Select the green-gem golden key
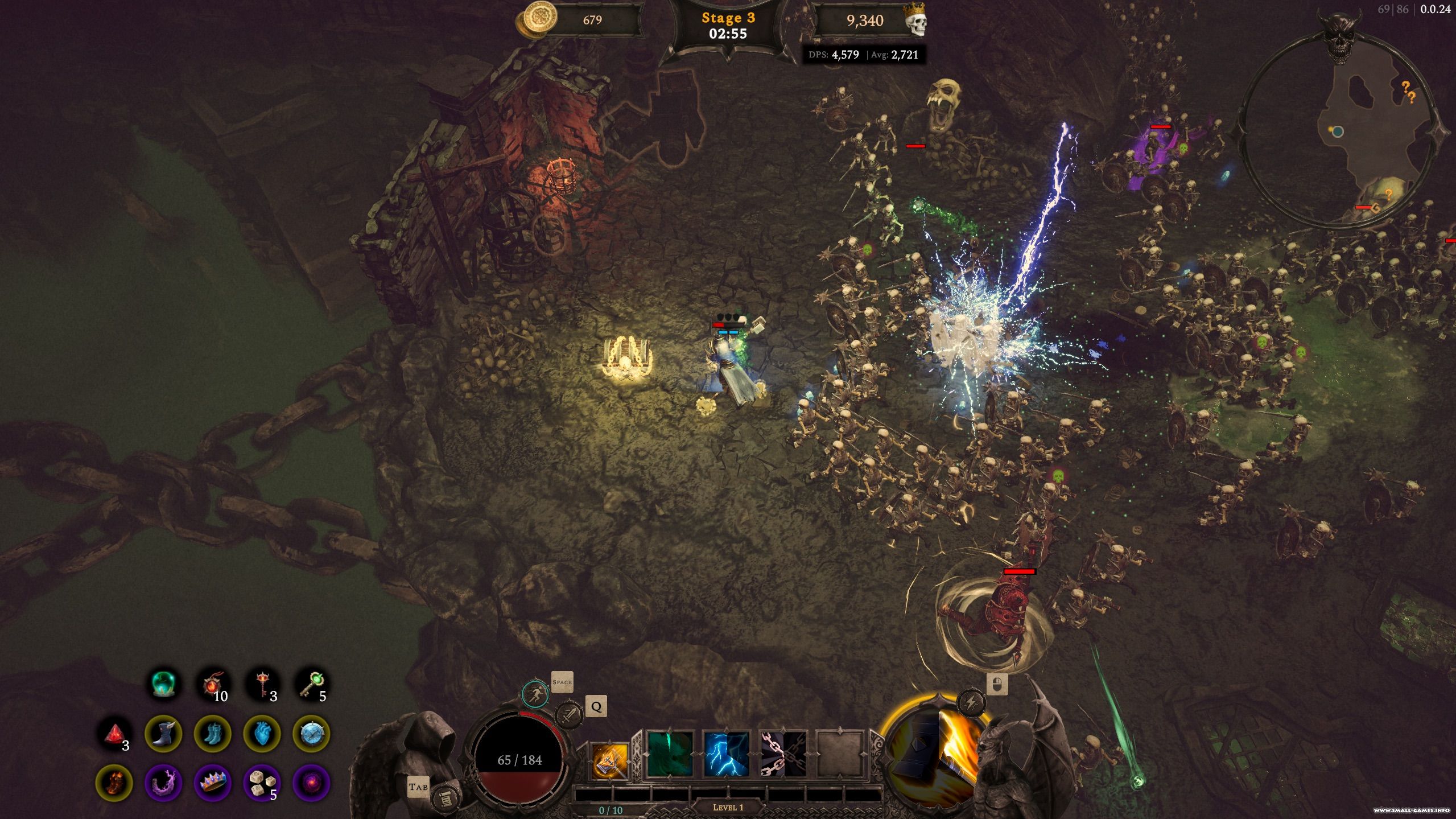Image resolution: width=1456 pixels, height=819 pixels. point(312,684)
